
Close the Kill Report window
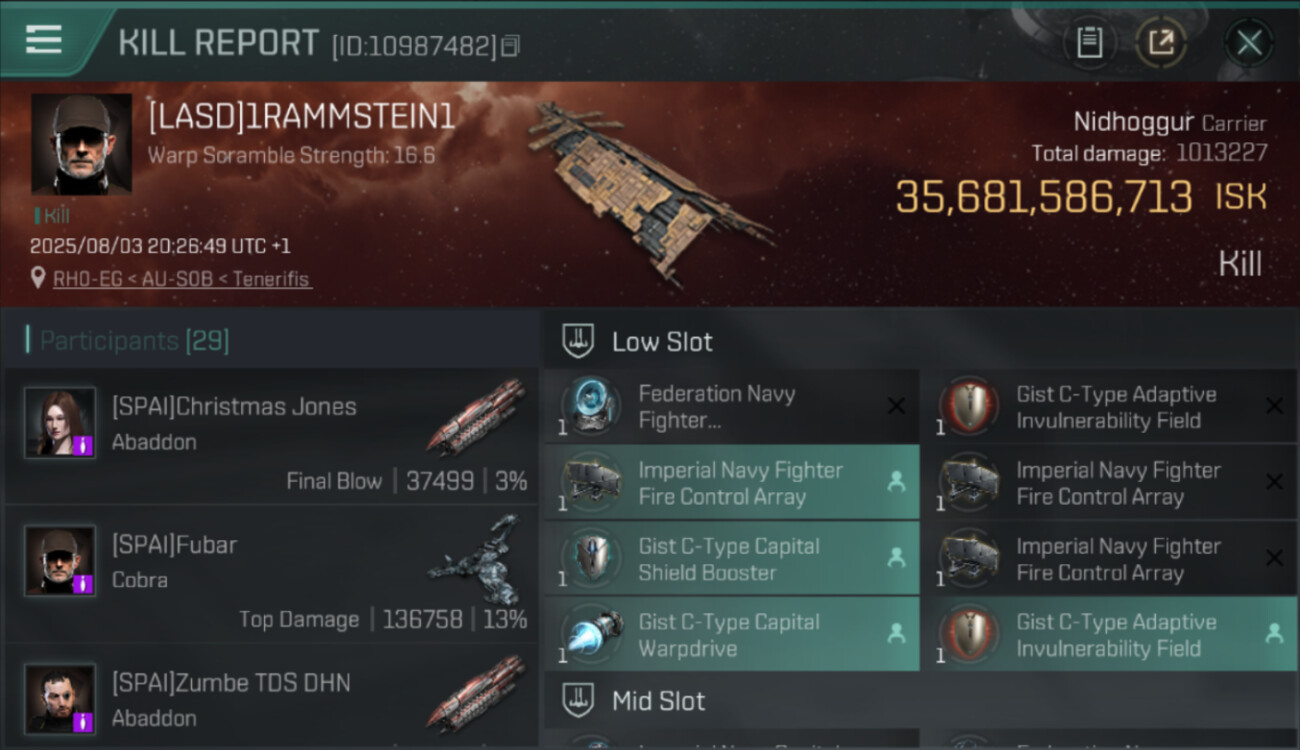coord(1249,43)
